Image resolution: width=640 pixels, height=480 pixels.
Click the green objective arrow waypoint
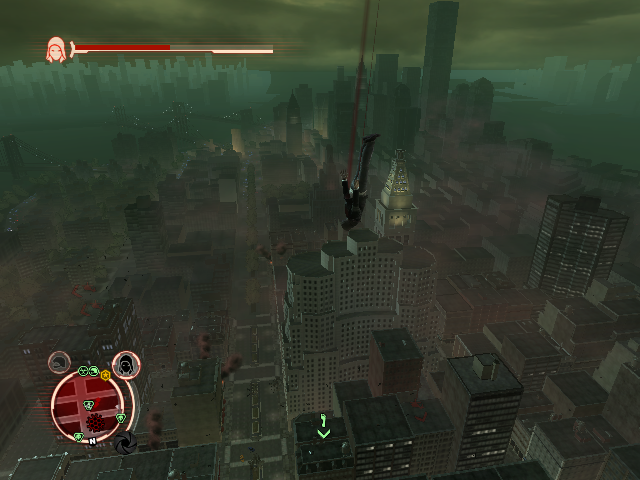tap(323, 426)
